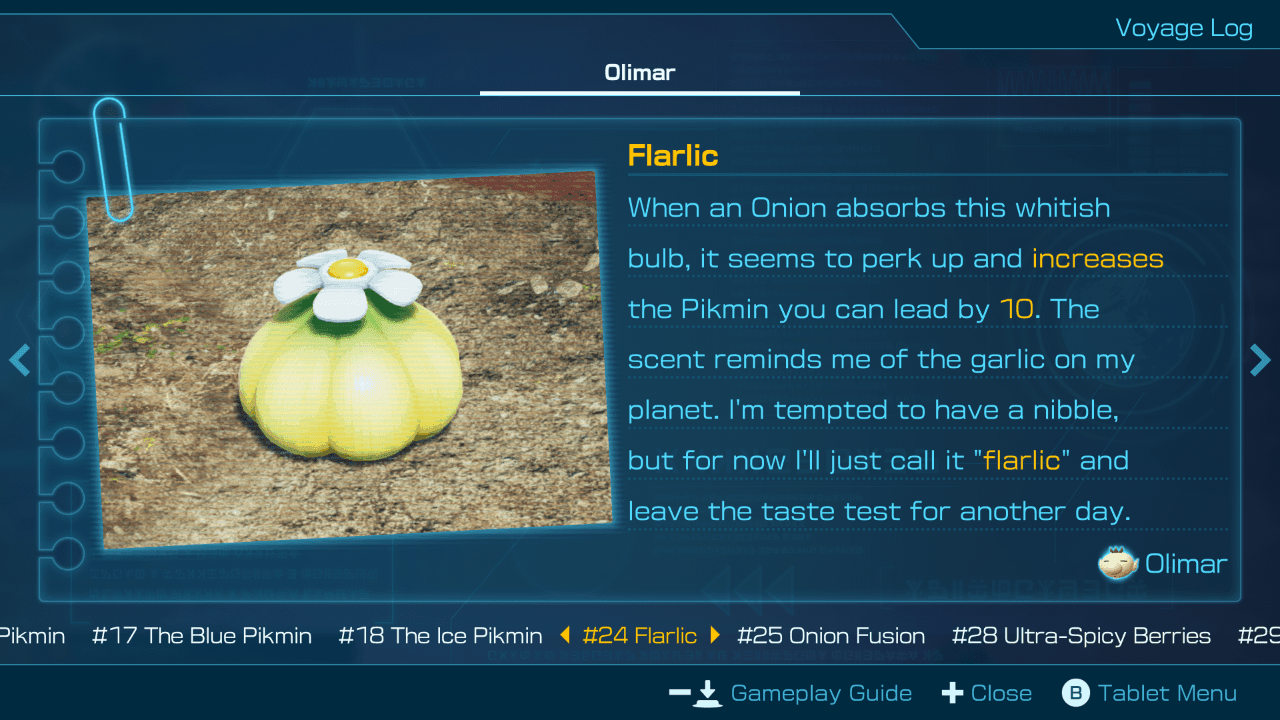Switch to the Olimar tab

(x=640, y=72)
